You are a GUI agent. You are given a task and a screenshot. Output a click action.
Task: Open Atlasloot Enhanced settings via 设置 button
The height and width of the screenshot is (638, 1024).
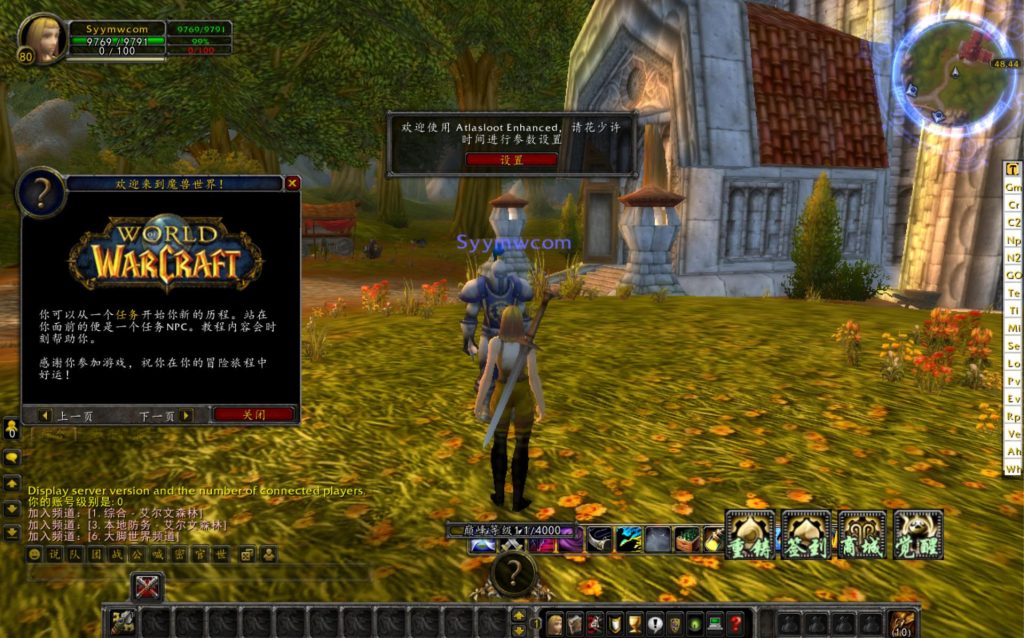tap(511, 159)
